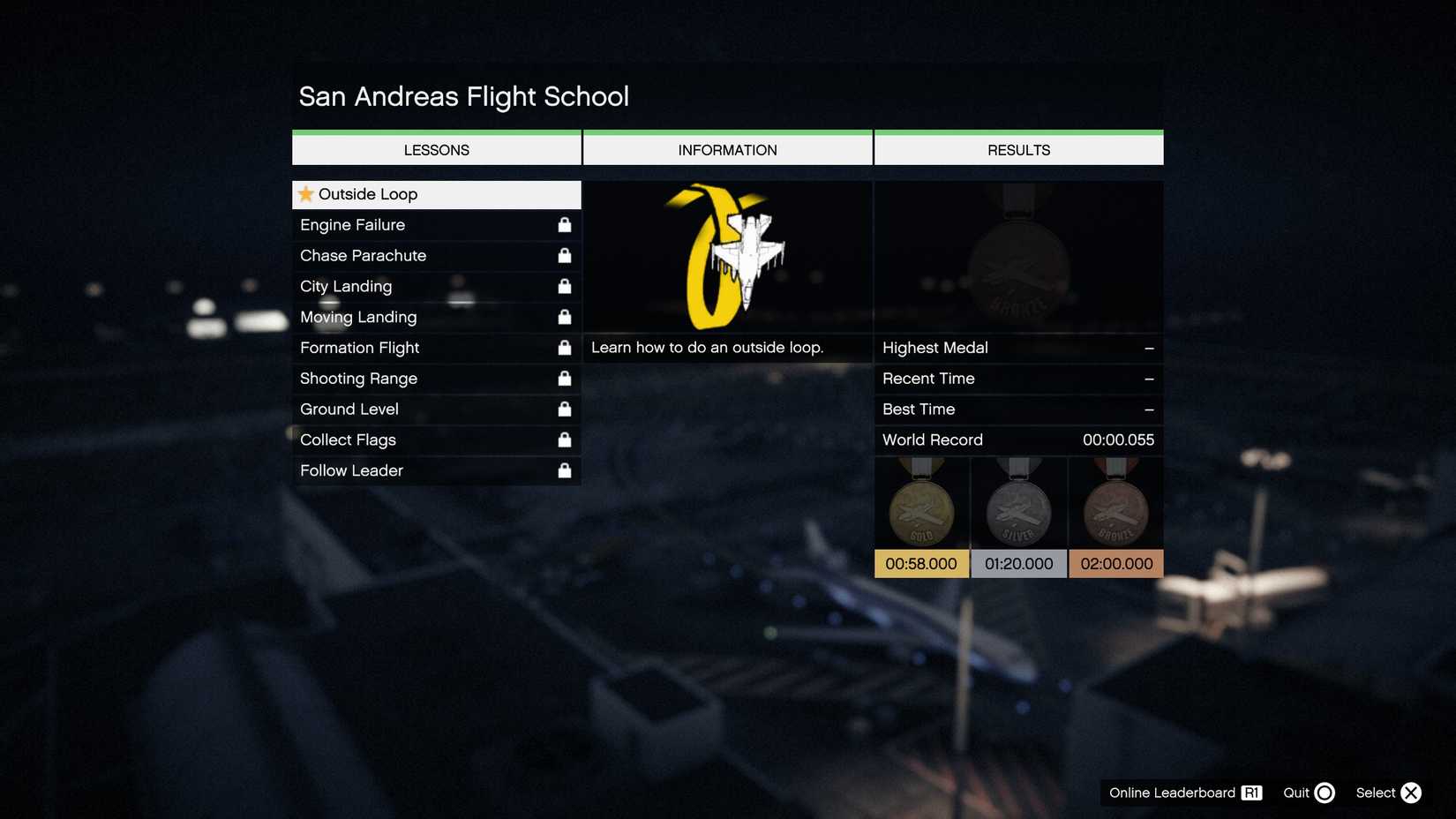The height and width of the screenshot is (819, 1456).
Task: Switch to the RESULTS tab
Action: click(1017, 149)
